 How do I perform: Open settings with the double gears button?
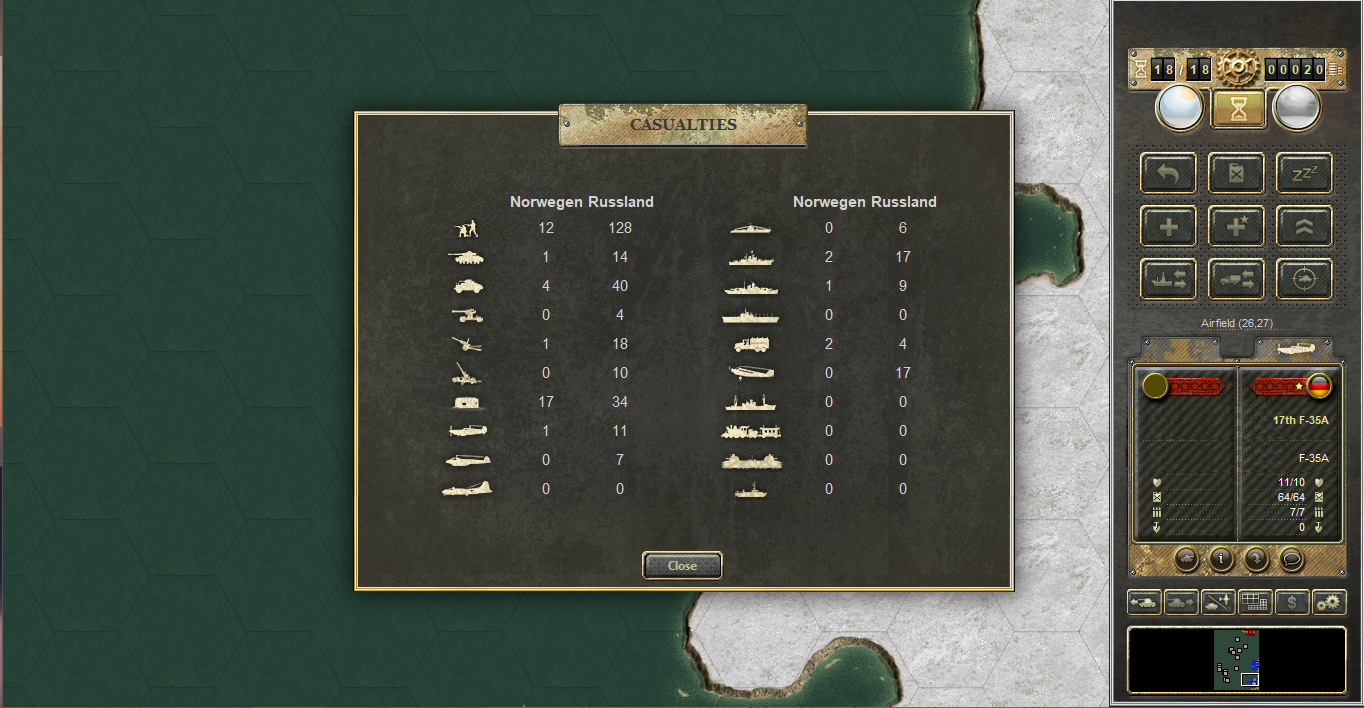click(1329, 602)
